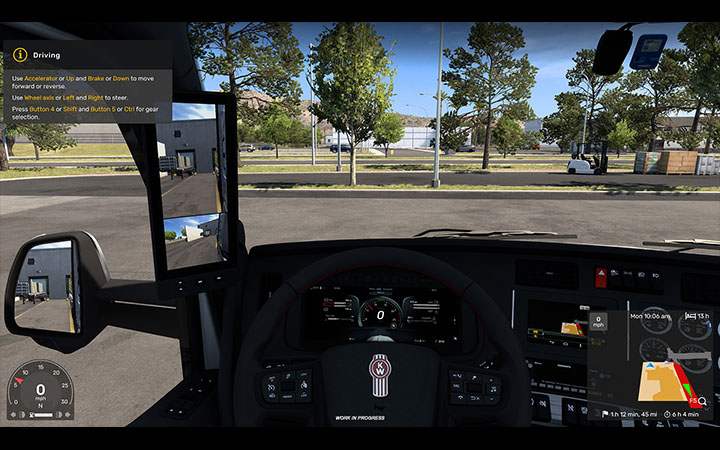Click the magnifier icon on the GPS map
The height and width of the screenshot is (450, 720).
click(703, 401)
